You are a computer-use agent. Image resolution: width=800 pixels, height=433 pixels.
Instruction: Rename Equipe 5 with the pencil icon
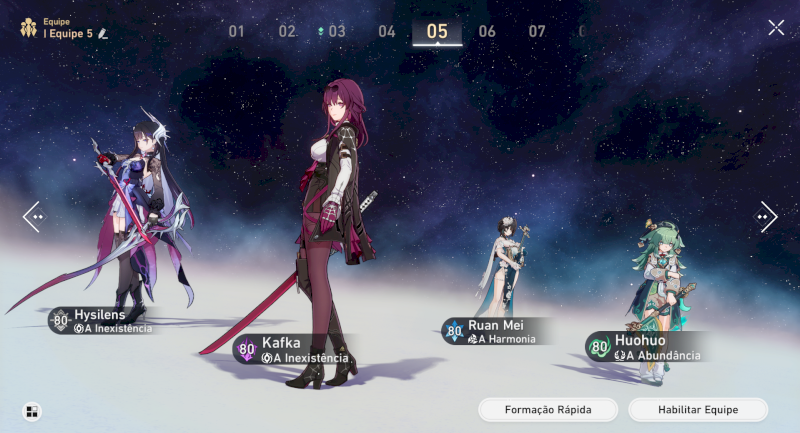pos(102,34)
